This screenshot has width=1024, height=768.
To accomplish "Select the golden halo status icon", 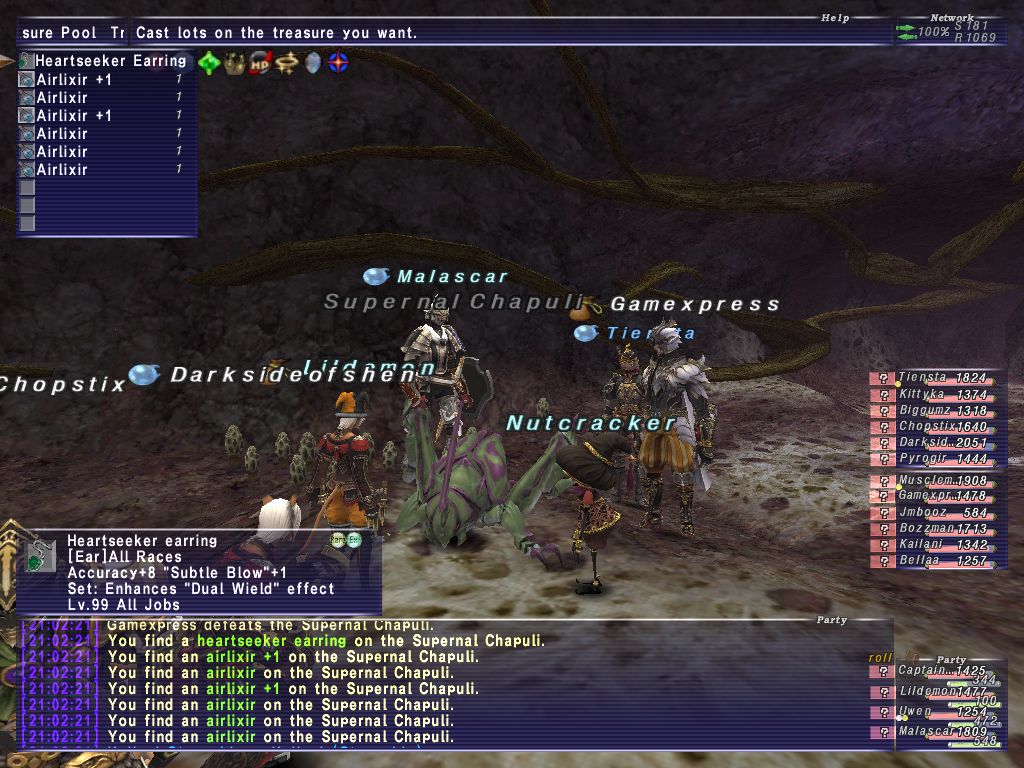I will point(287,63).
